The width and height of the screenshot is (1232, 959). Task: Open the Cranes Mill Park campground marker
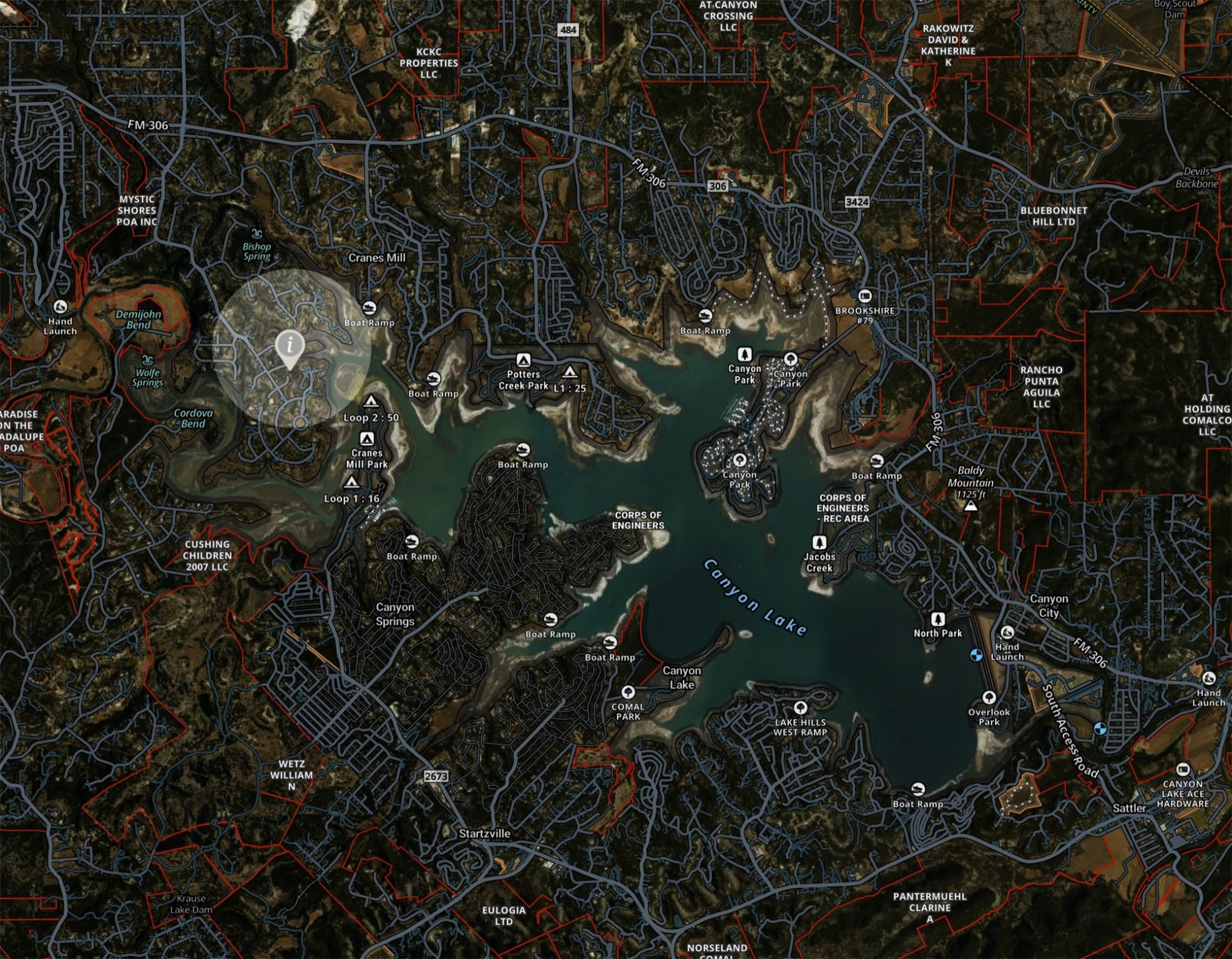tap(367, 439)
